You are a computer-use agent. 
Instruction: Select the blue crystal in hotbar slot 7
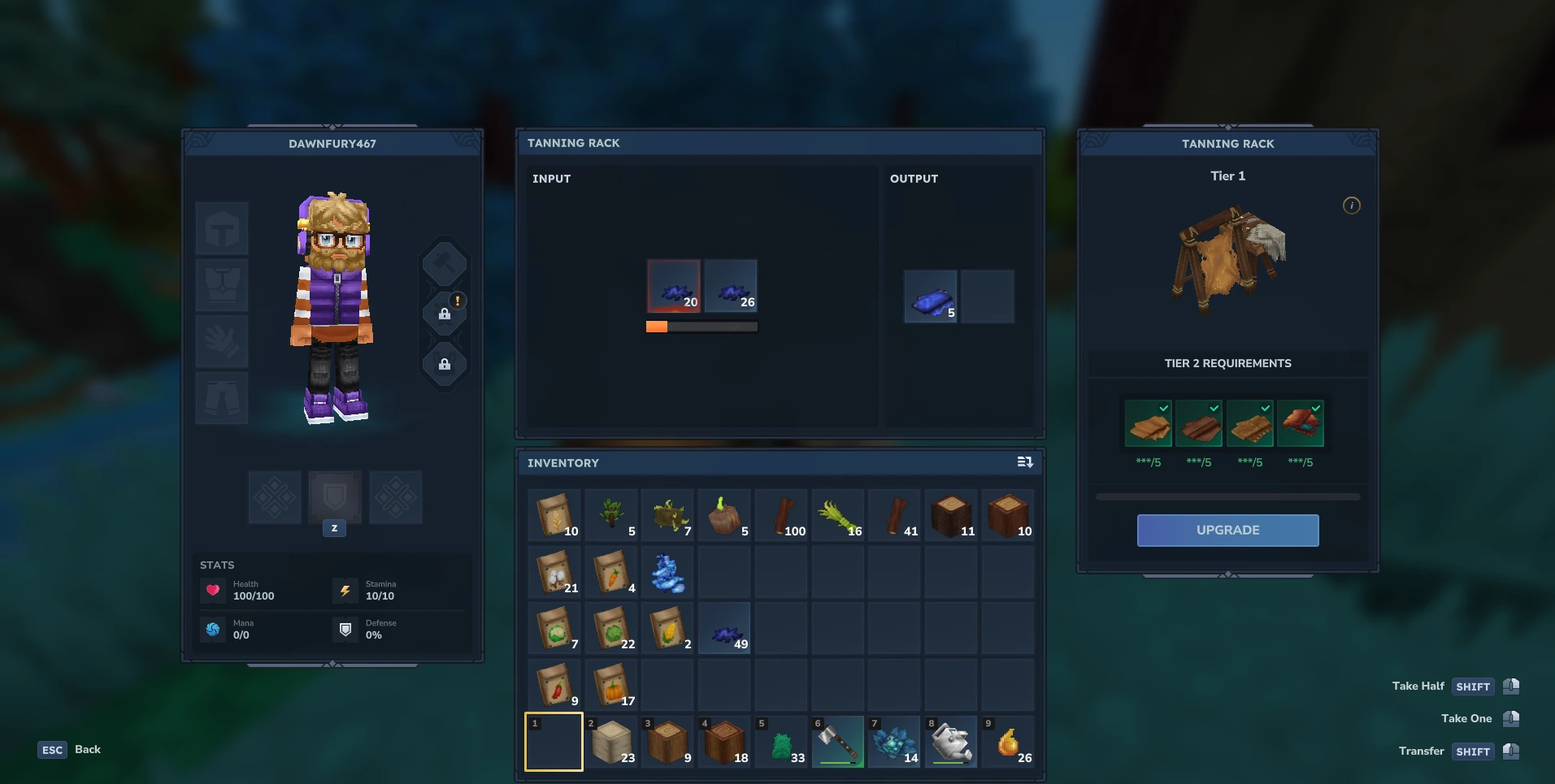pos(894,741)
